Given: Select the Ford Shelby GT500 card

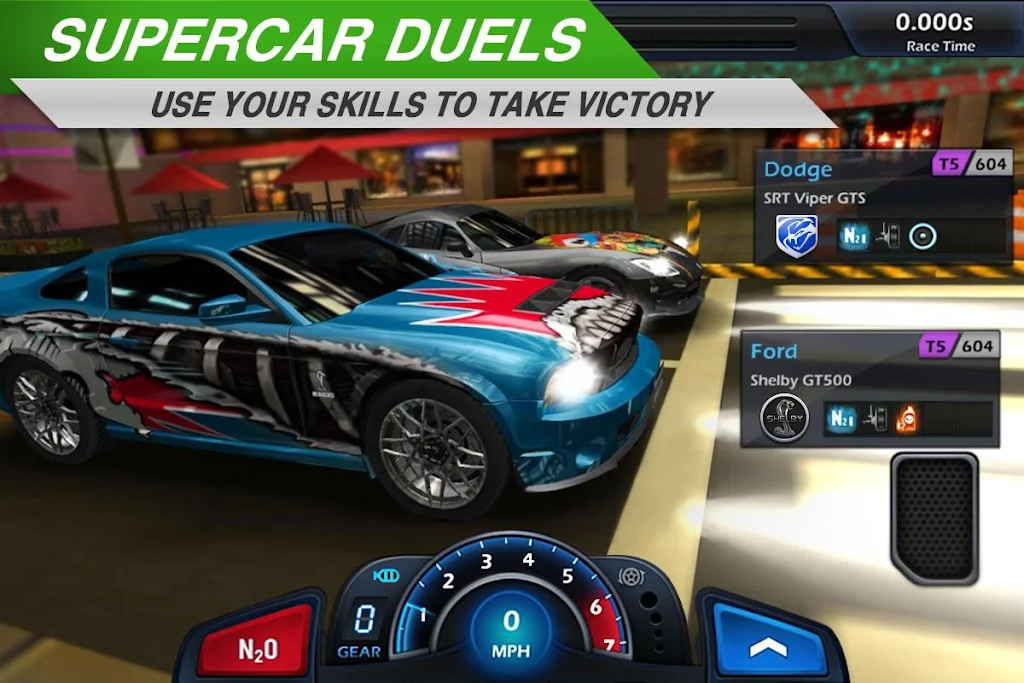Looking at the screenshot, I should pyautogui.click(x=870, y=390).
